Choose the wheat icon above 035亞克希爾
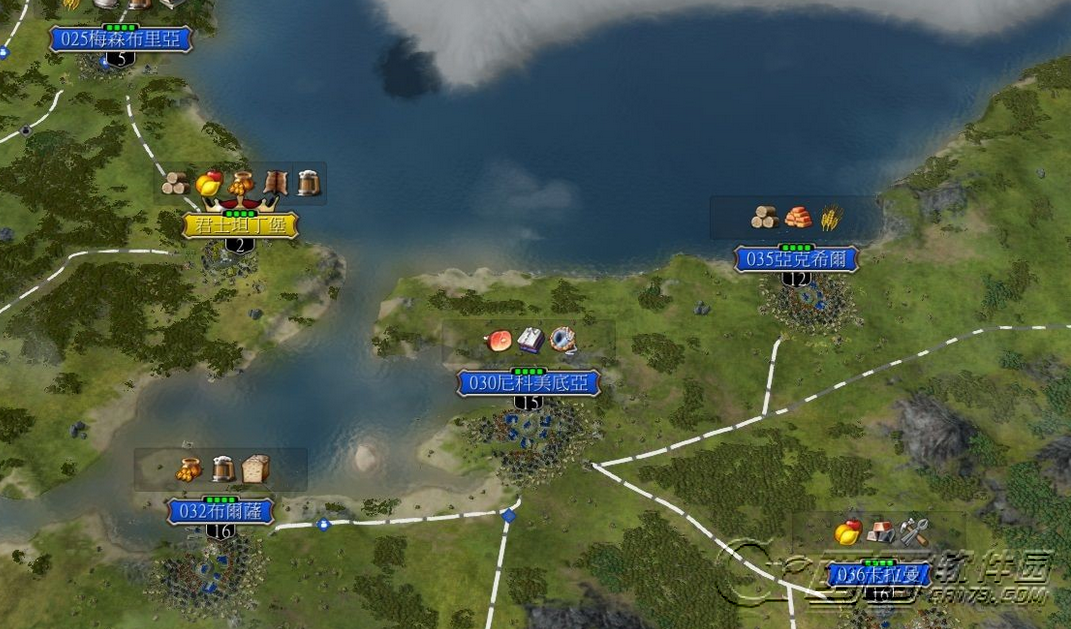The width and height of the screenshot is (1071, 629). coord(829,217)
